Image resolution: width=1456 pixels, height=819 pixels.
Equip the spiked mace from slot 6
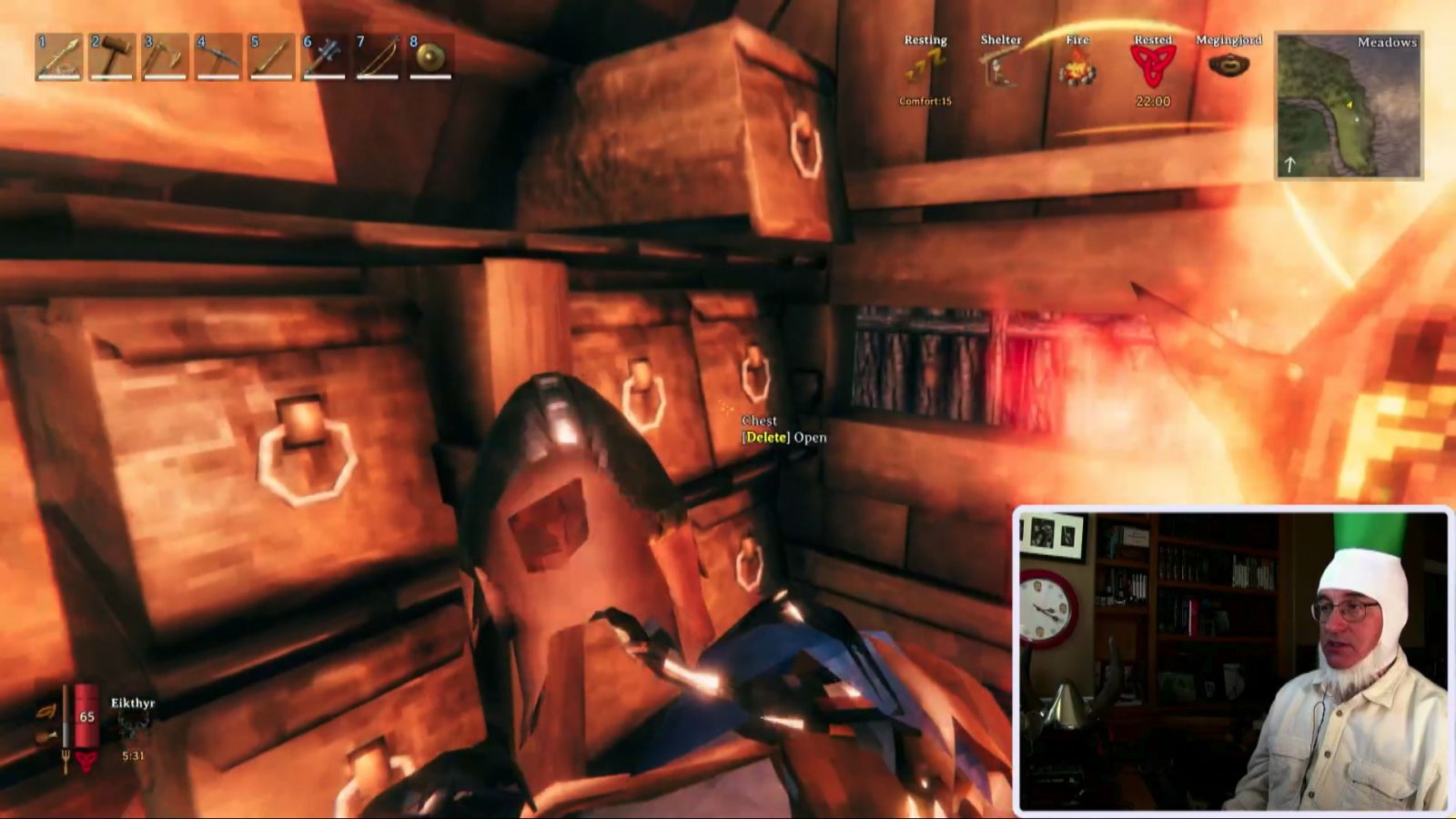(324, 57)
